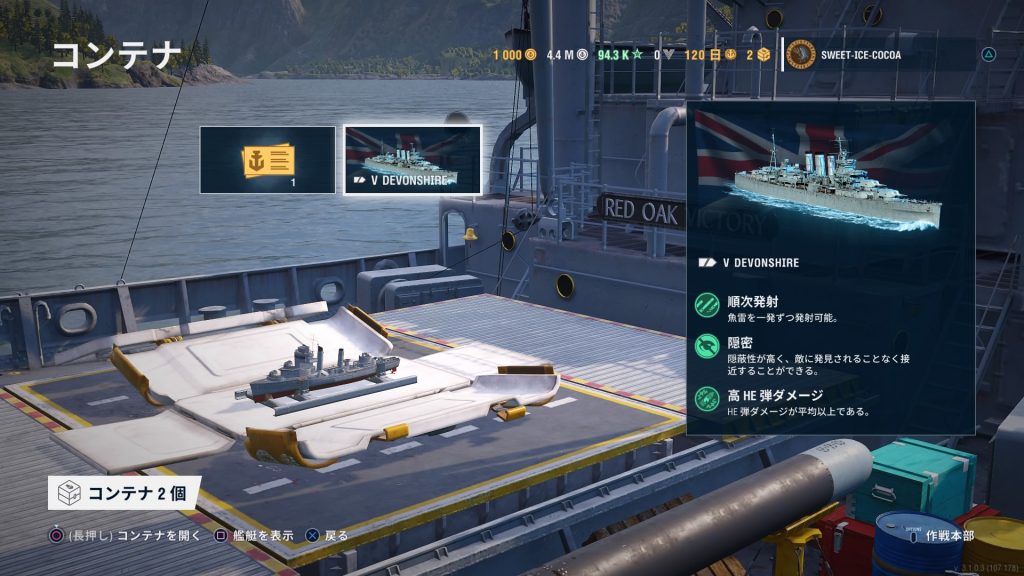
Task: Select the 順次発射 torpedo trait entry
Action: point(780,307)
